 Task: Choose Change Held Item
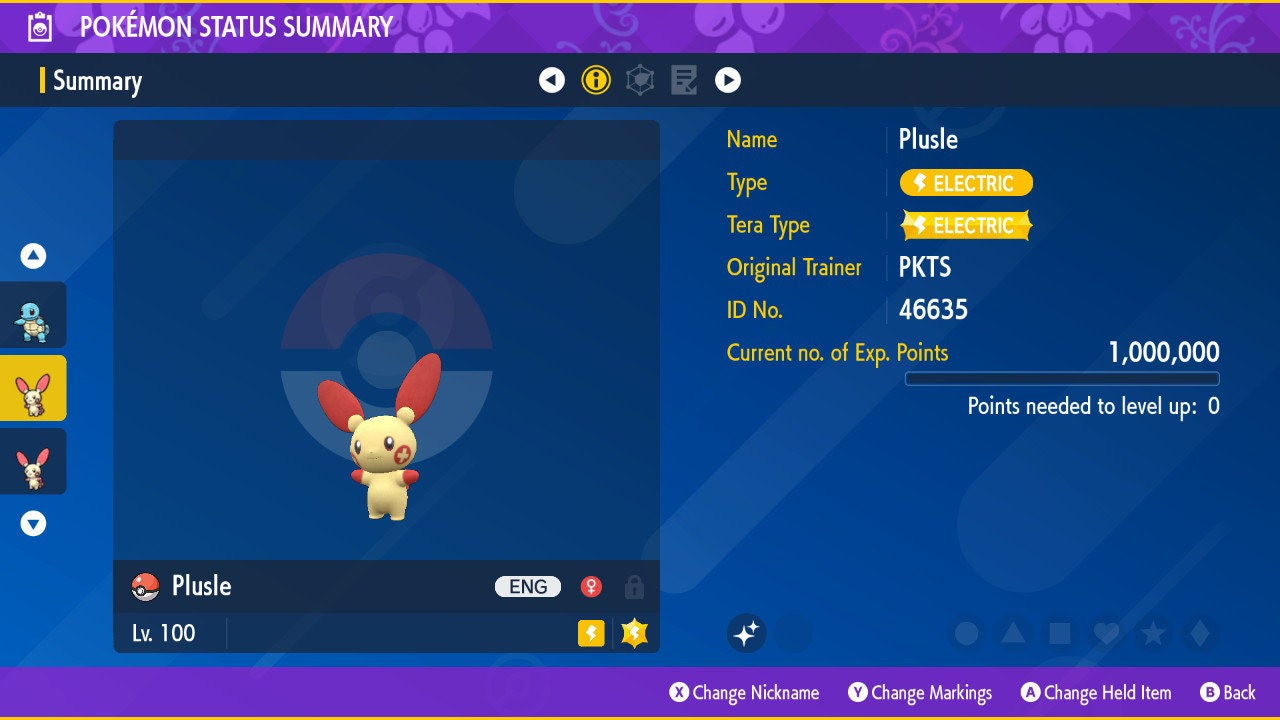point(1095,692)
